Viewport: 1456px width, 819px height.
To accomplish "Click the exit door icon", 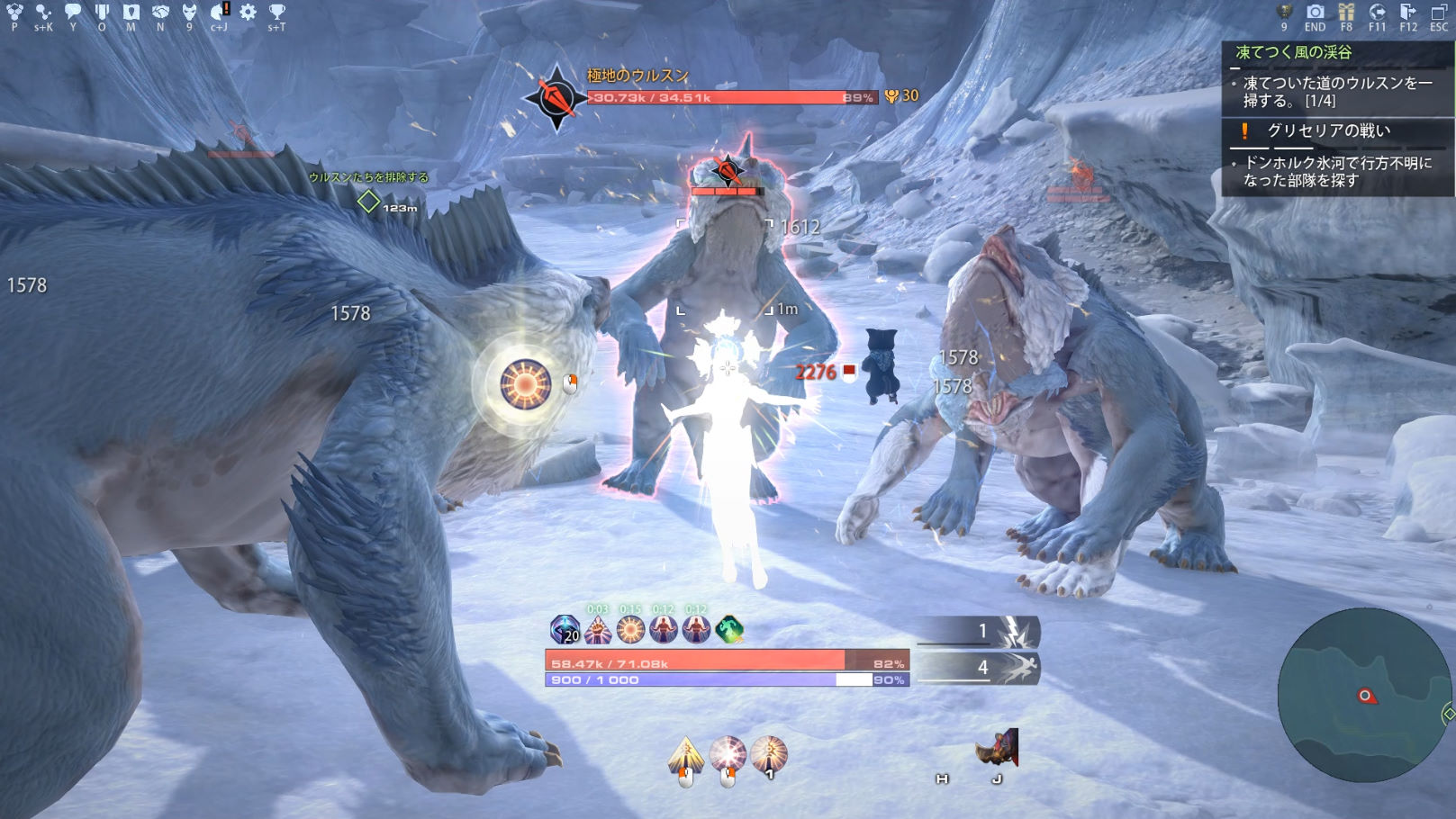I will (x=1407, y=12).
